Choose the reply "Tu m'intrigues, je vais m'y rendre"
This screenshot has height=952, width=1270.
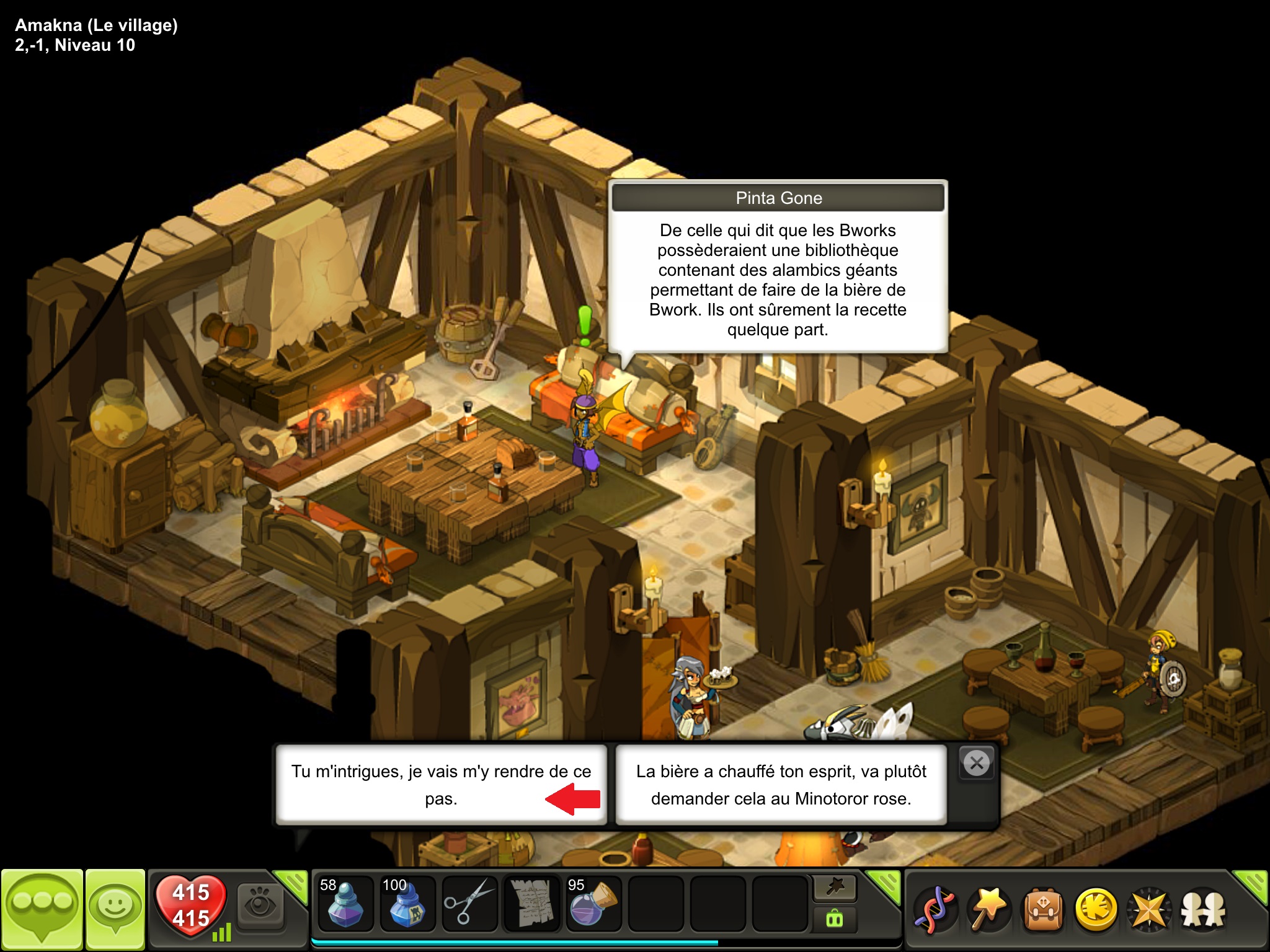[x=440, y=784]
